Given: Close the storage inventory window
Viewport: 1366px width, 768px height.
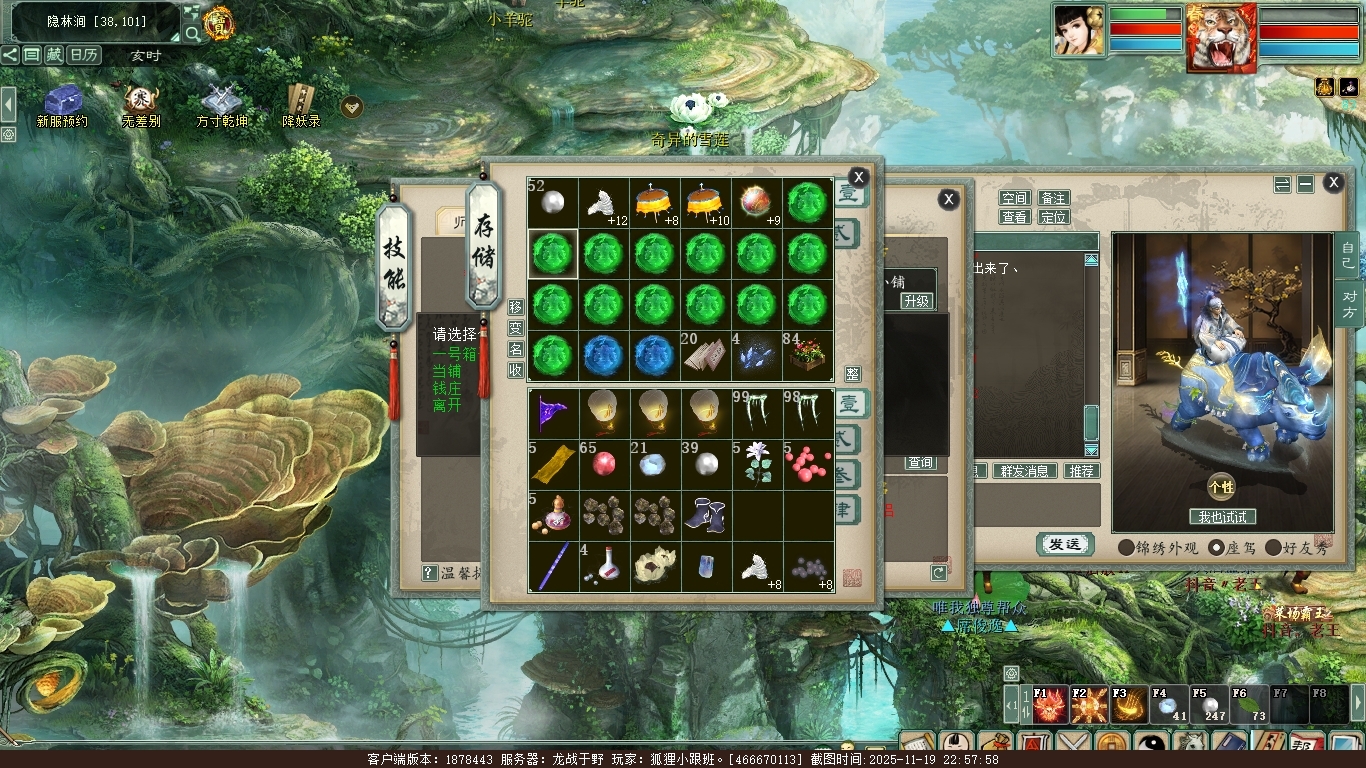Looking at the screenshot, I should pyautogui.click(x=858, y=178).
